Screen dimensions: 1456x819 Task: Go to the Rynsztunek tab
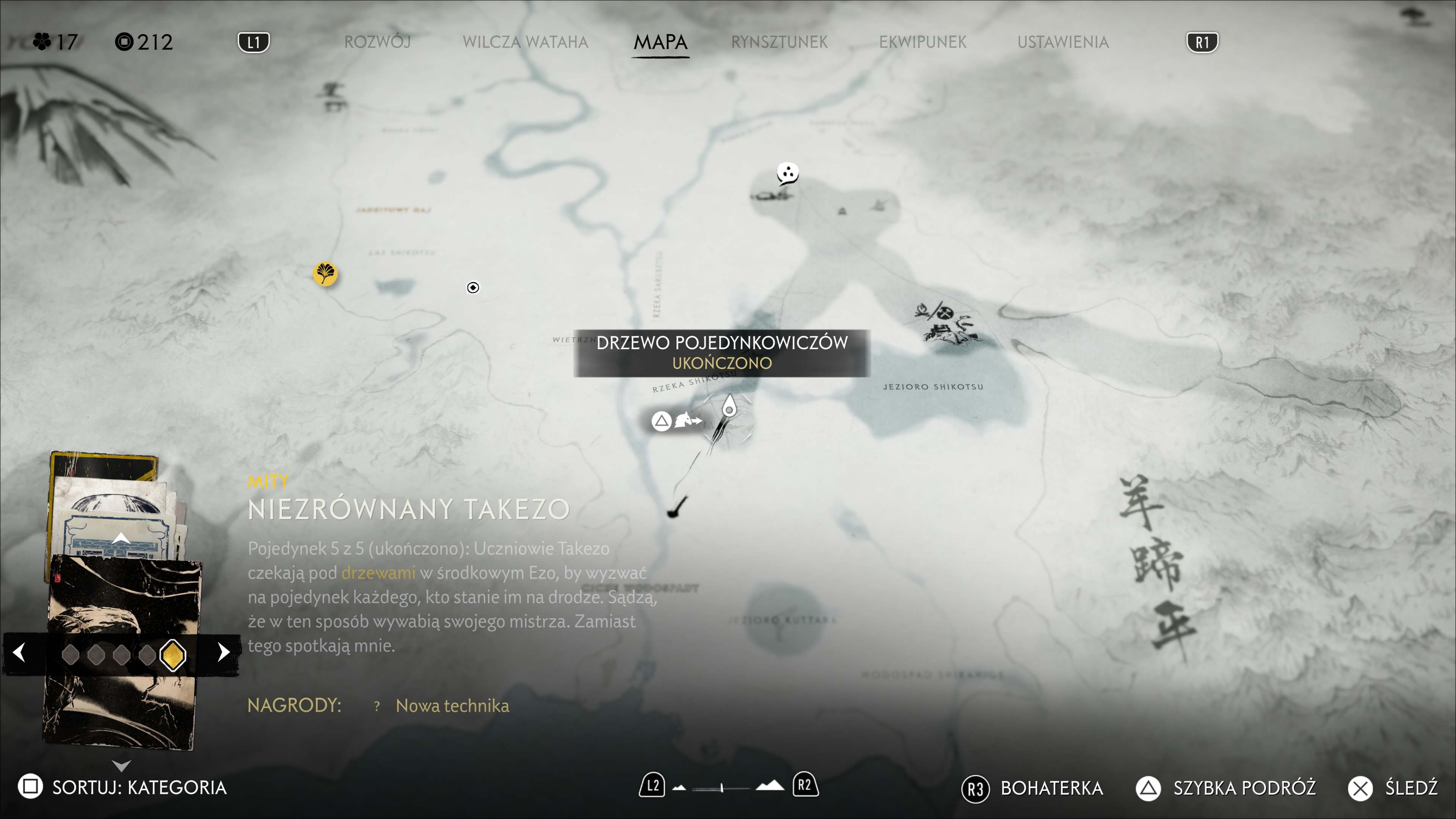pos(779,42)
